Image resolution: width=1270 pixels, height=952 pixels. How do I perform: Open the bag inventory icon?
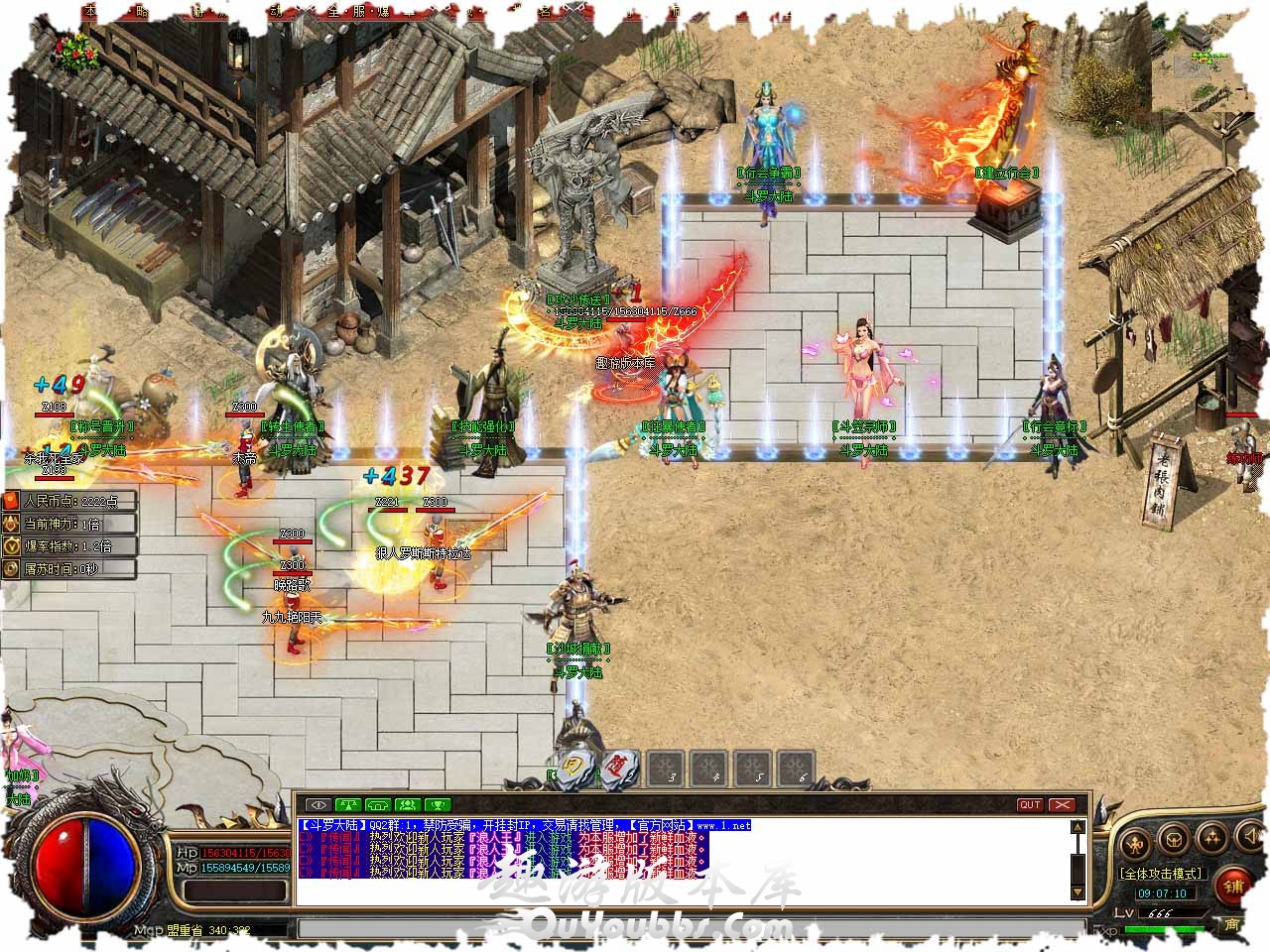point(1172,840)
